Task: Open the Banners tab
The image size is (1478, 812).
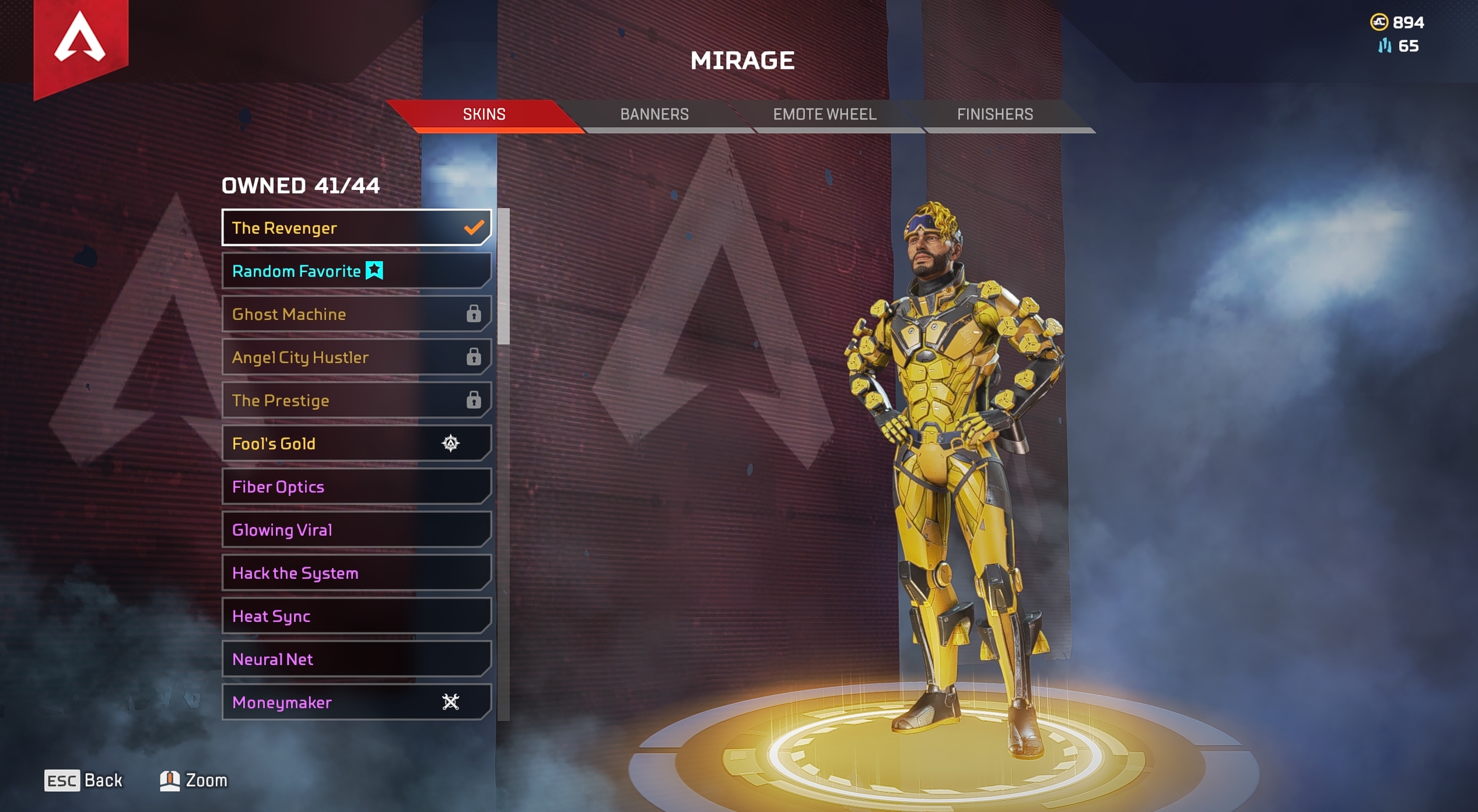Action: (x=654, y=114)
